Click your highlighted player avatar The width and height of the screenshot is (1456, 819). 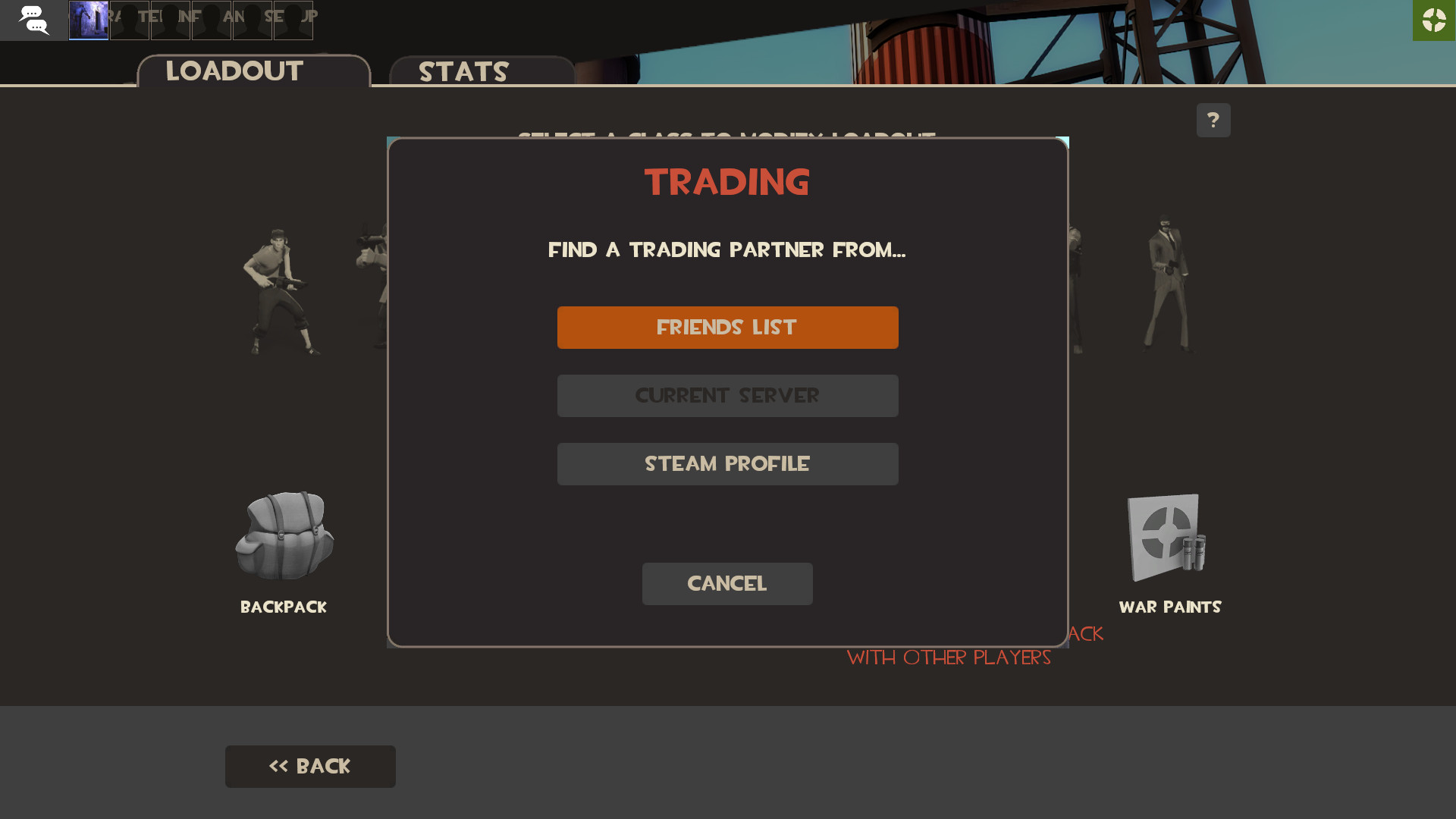point(89,20)
